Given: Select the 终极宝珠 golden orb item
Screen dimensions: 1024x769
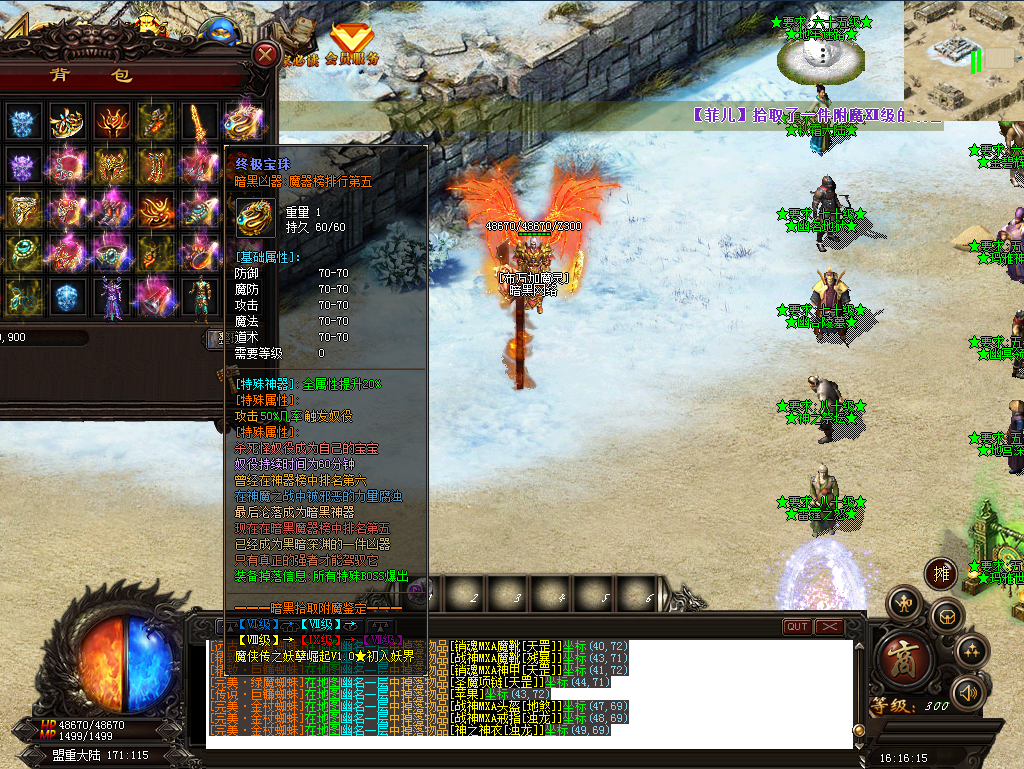Looking at the screenshot, I should [241, 122].
